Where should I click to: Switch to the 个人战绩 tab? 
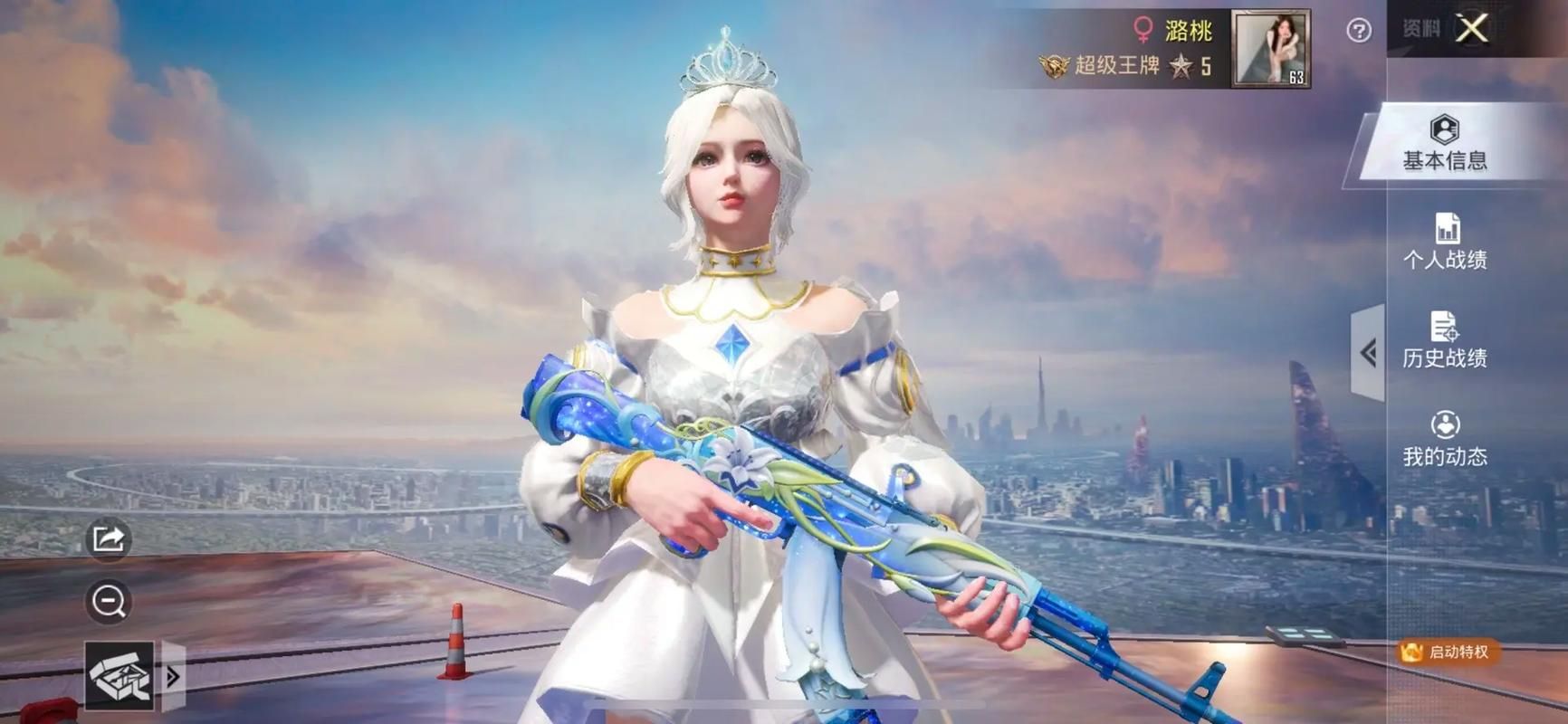[1445, 243]
